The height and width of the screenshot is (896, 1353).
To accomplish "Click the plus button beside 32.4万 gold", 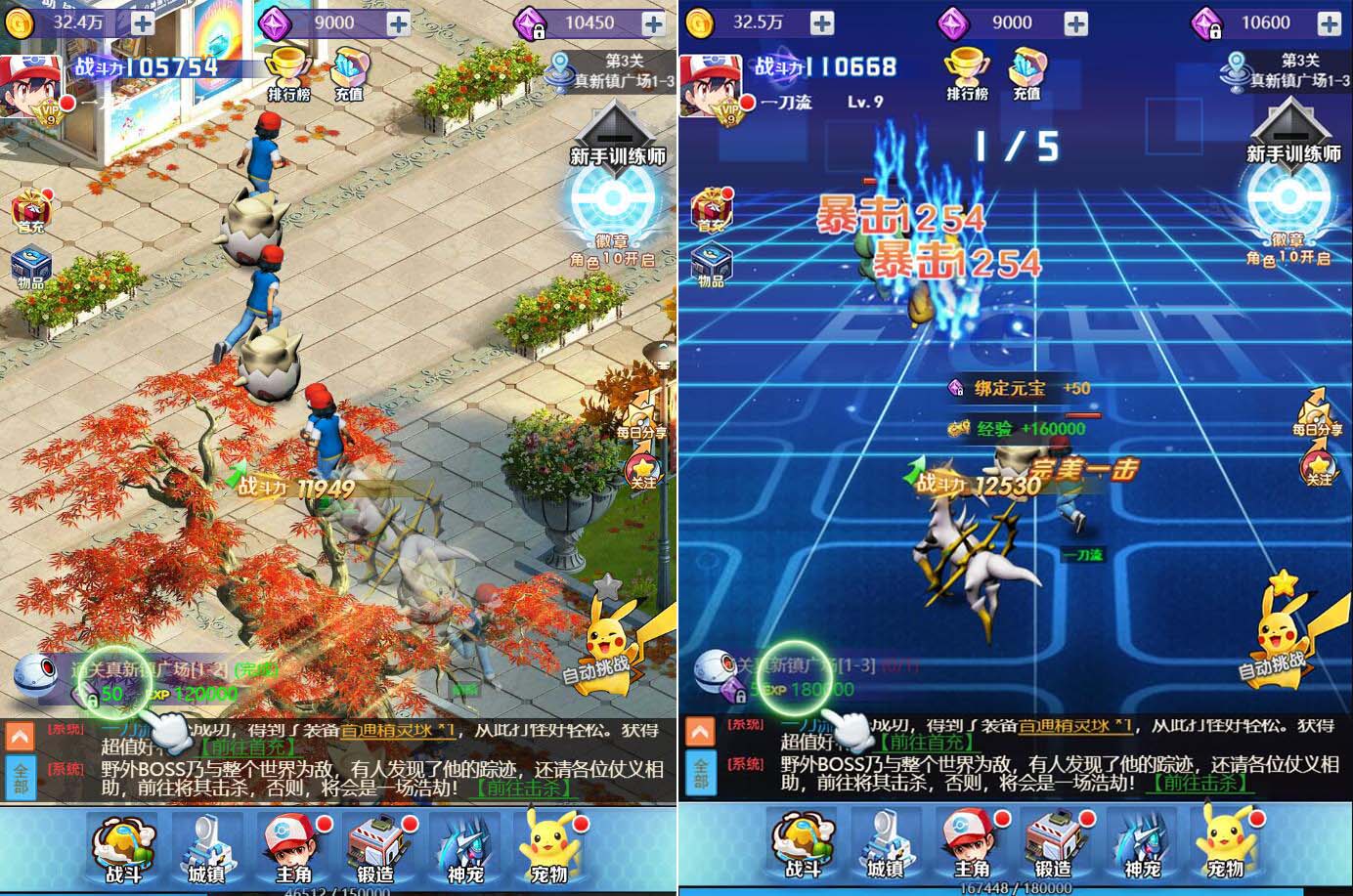I will click(x=142, y=22).
